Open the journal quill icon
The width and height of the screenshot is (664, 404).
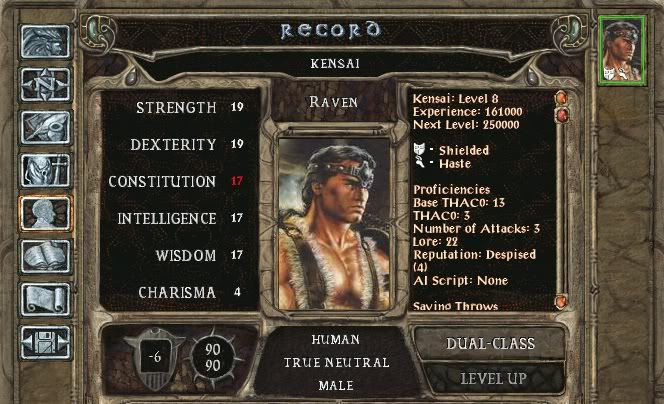point(45,127)
